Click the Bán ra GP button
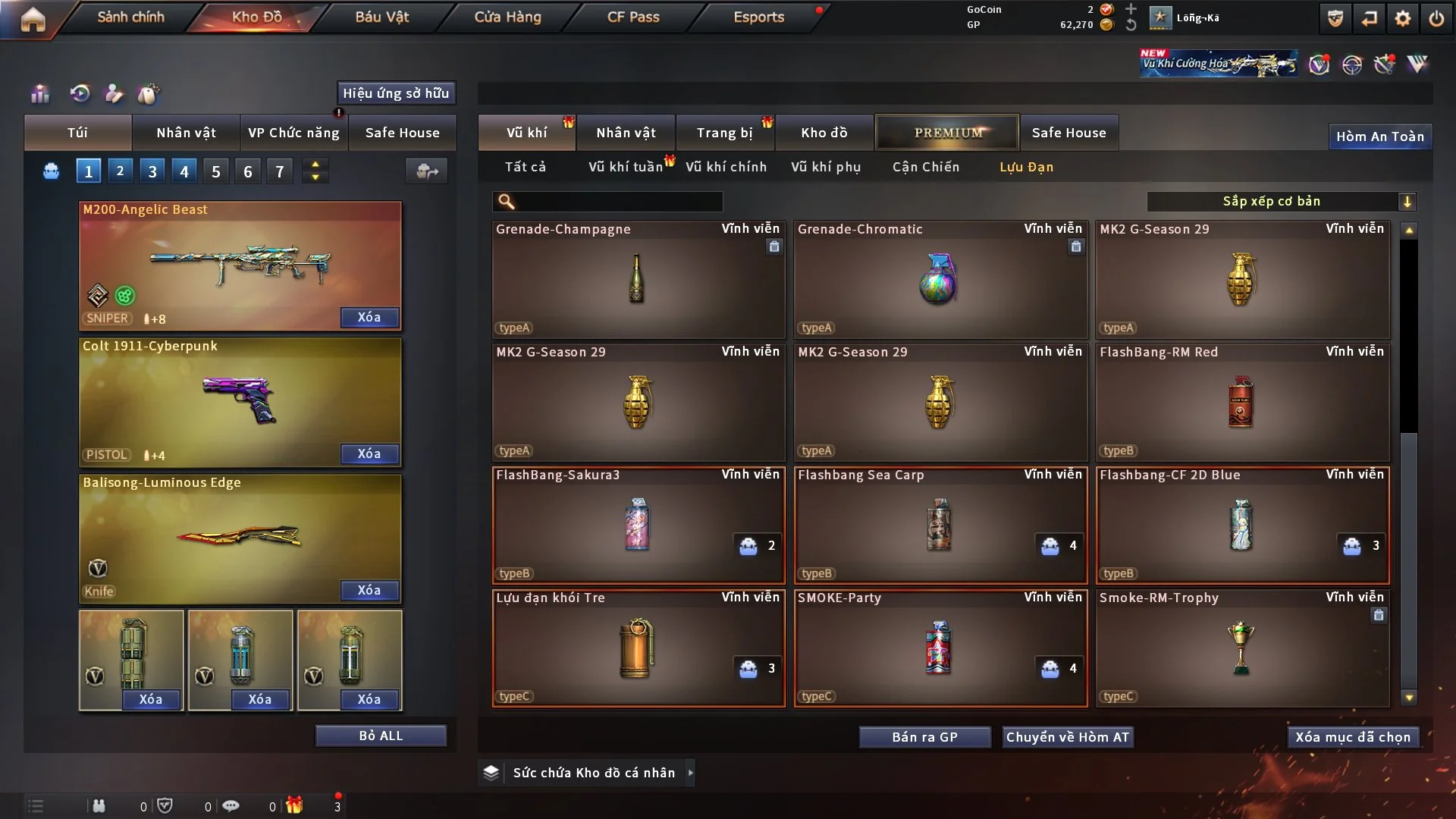Viewport: 1456px width, 819px height. coord(924,737)
